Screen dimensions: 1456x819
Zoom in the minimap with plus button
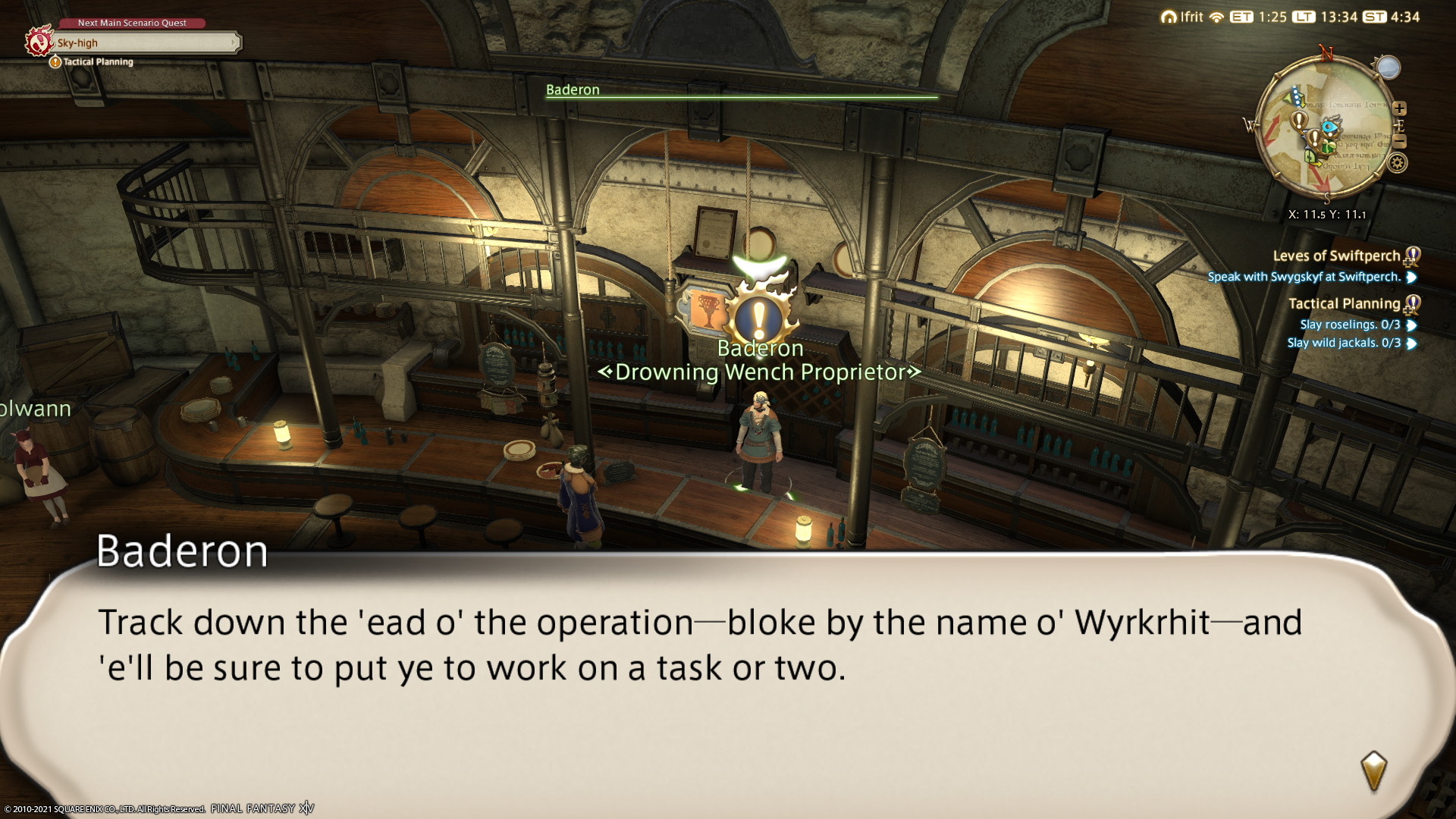pos(1399,108)
